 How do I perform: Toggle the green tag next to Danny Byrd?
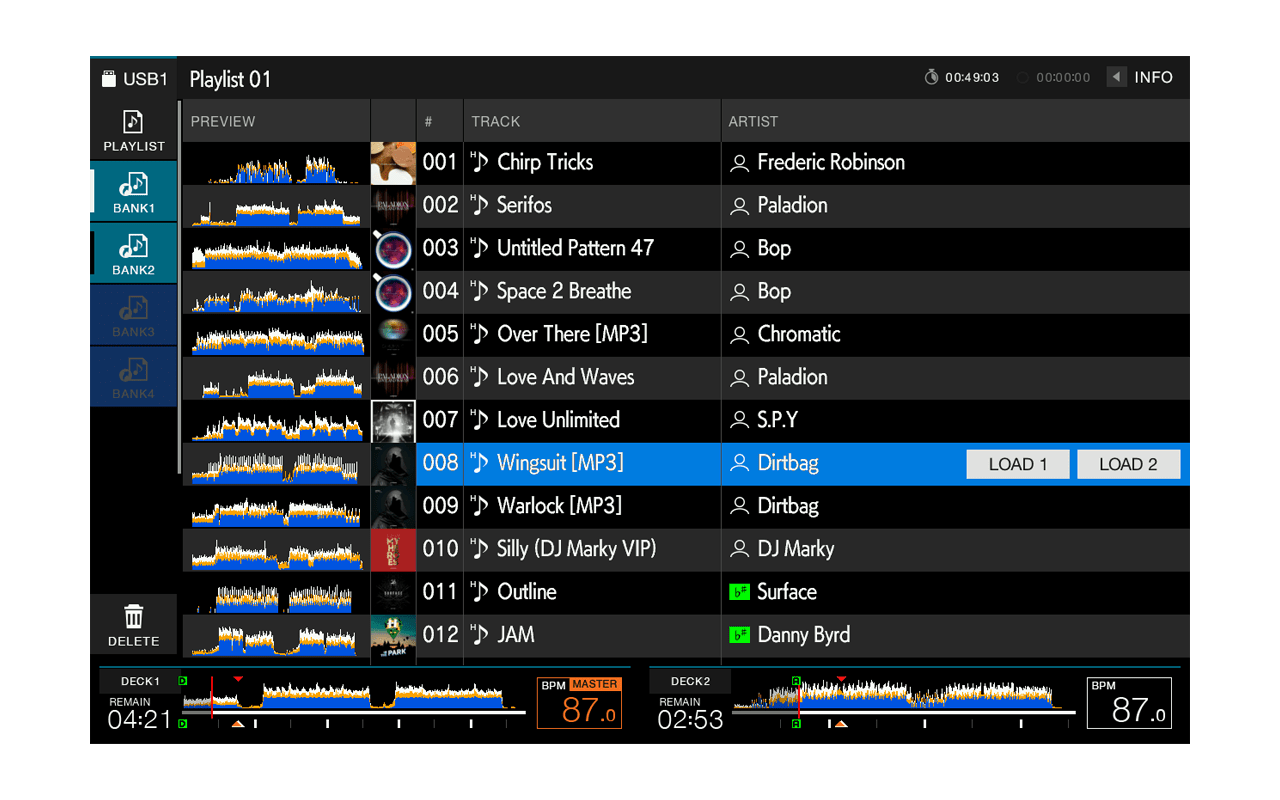(740, 635)
